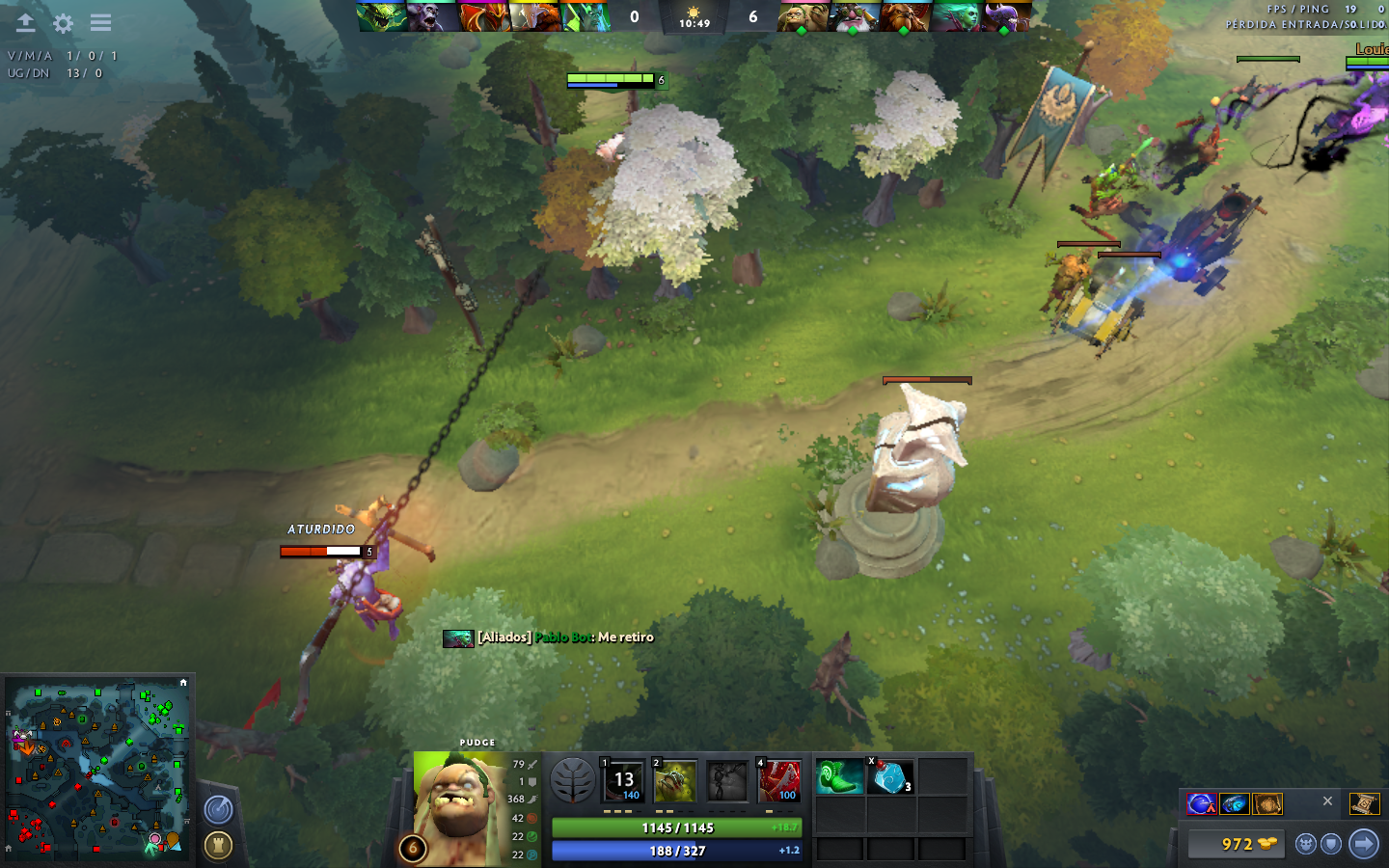Viewport: 1389px width, 868px height.
Task: Click the minimap
Action: [96, 769]
